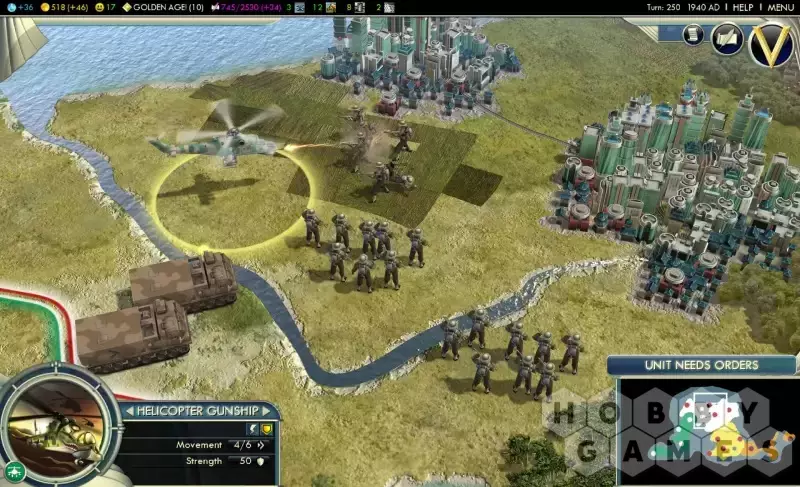
Task: Click the lightning promotion icon
Action: pos(253,429)
